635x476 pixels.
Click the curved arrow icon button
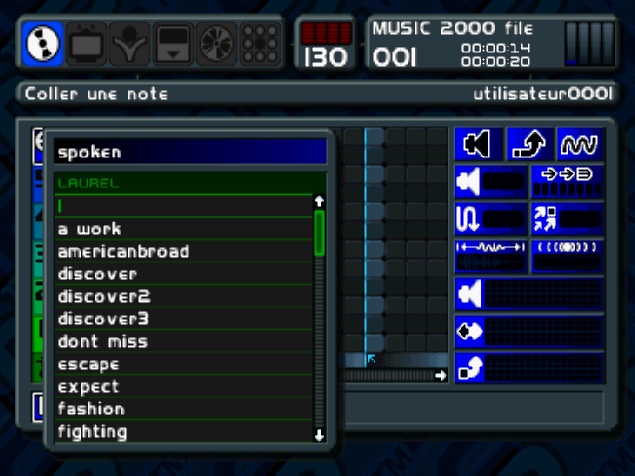click(529, 145)
